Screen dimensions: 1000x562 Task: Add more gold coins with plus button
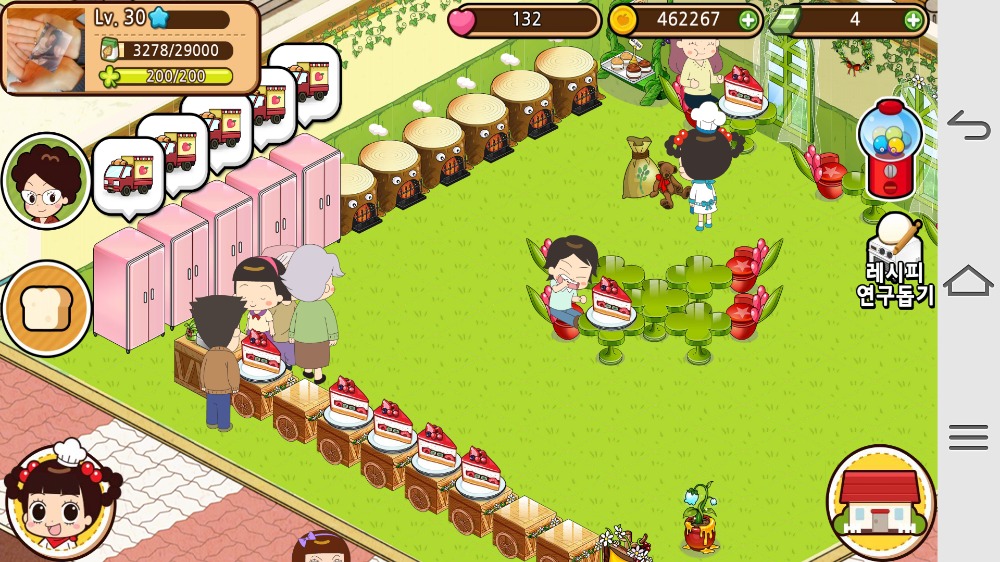[748, 19]
